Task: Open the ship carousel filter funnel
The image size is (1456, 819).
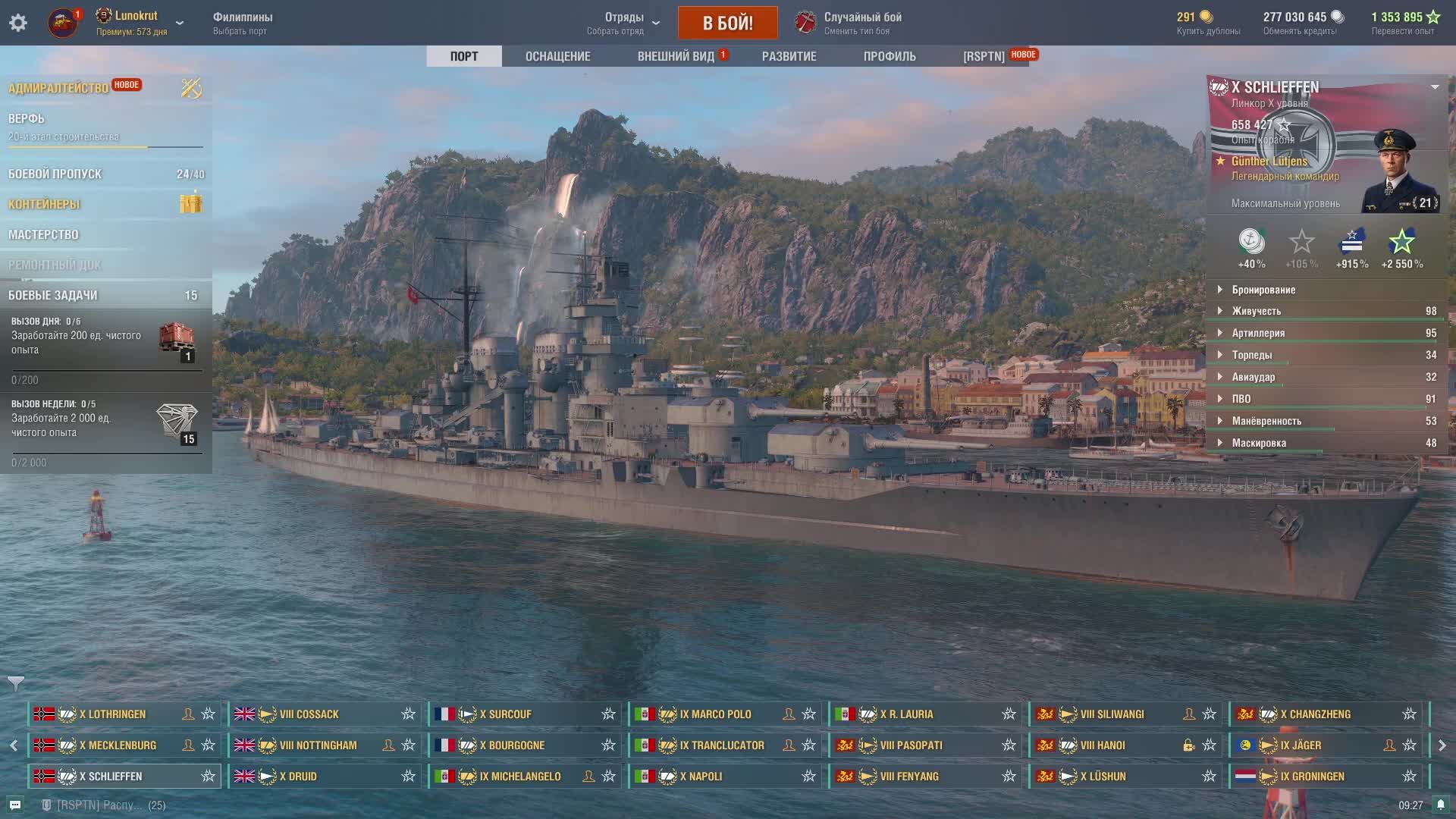Action: tap(16, 683)
